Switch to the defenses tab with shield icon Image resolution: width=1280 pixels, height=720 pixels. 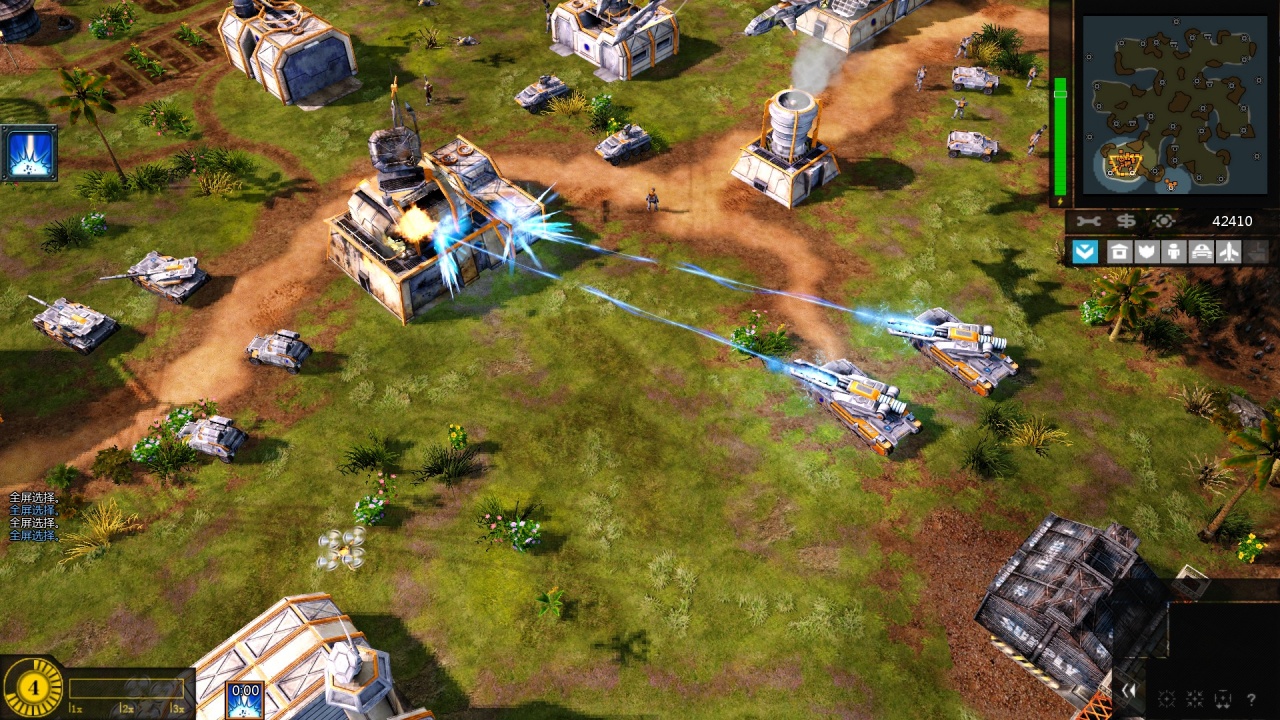coord(1146,251)
